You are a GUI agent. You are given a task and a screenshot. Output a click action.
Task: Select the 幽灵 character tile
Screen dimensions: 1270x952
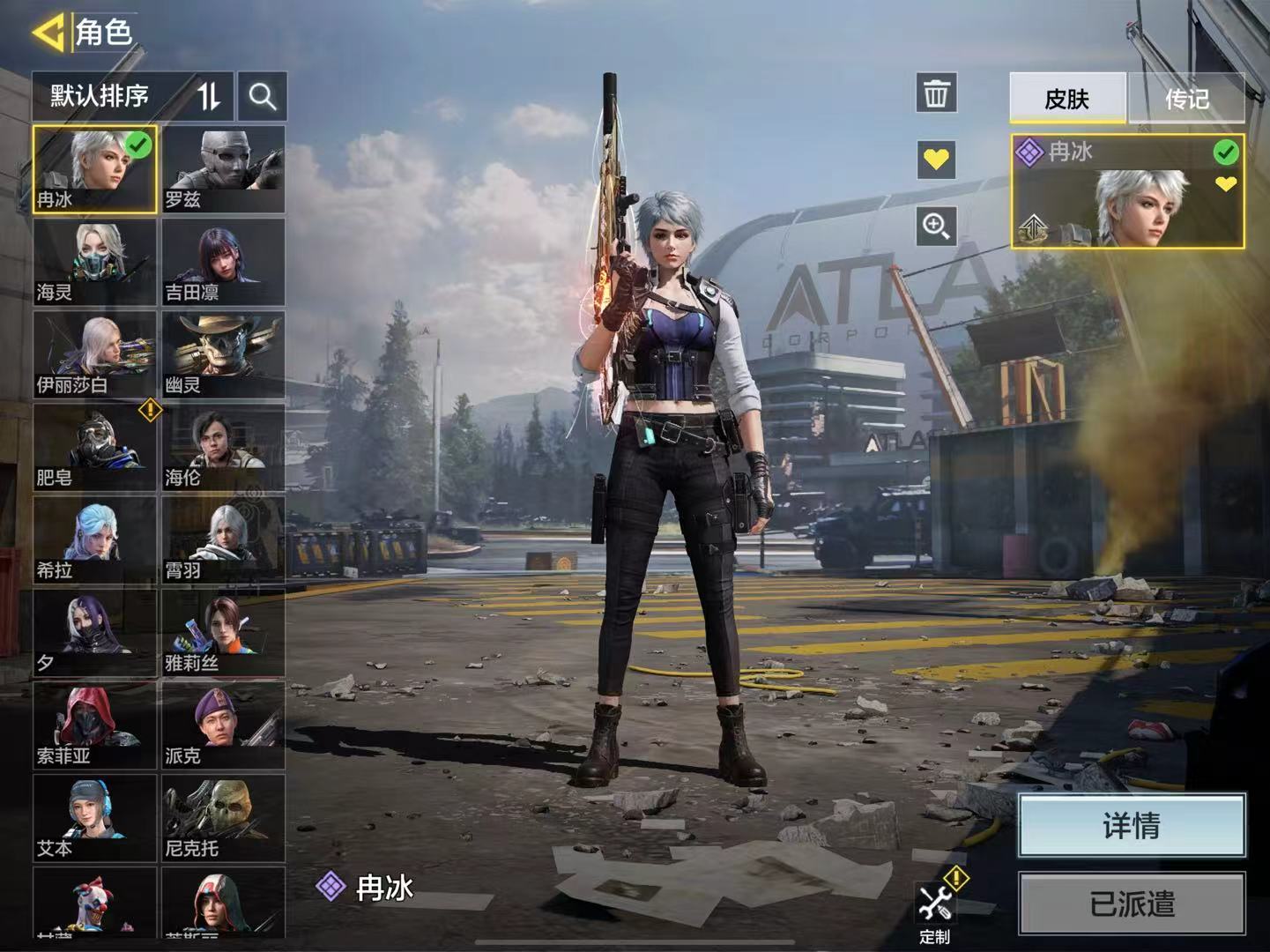pos(223,354)
